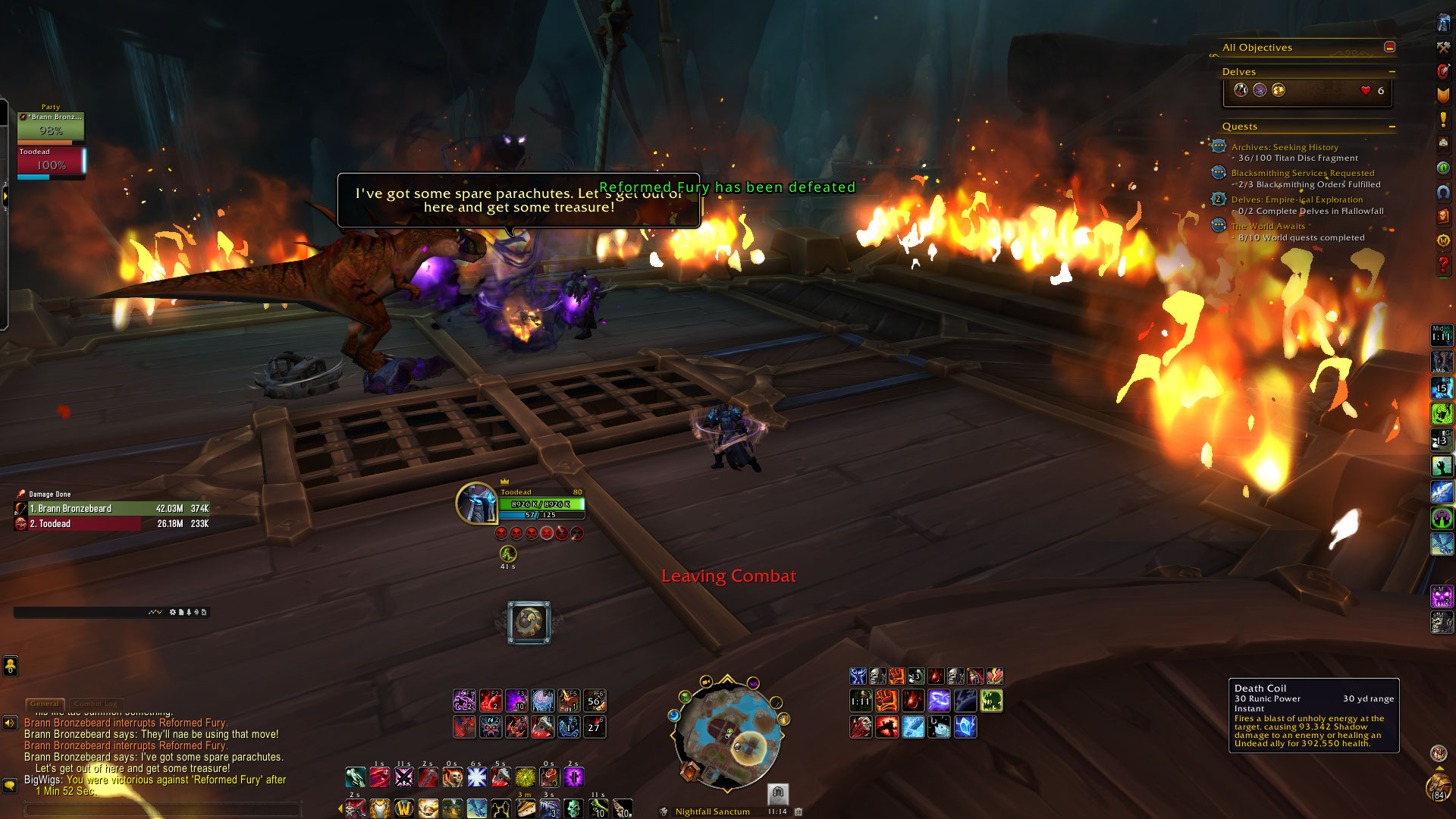Image resolution: width=1456 pixels, height=819 pixels.
Task: Collapse the Delves objectives section
Action: pos(1392,72)
